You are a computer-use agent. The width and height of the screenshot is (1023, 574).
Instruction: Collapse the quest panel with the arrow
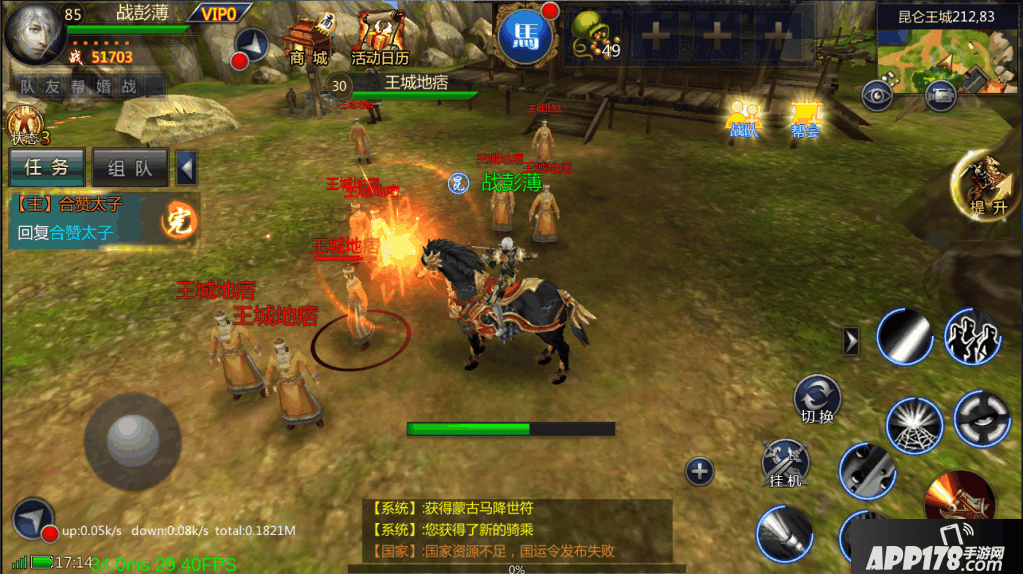[186, 168]
